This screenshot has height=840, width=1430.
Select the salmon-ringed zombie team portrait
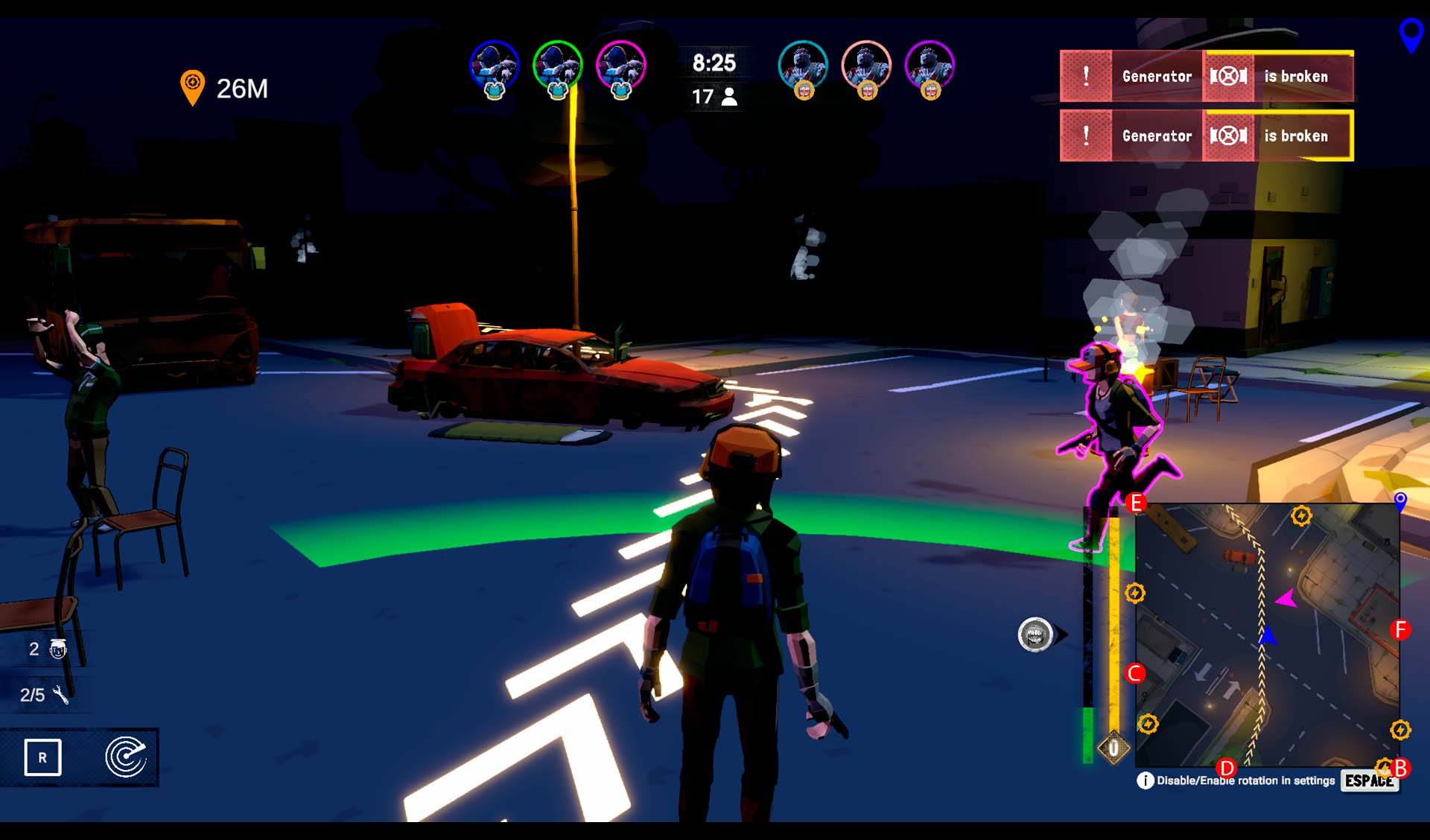point(866,67)
